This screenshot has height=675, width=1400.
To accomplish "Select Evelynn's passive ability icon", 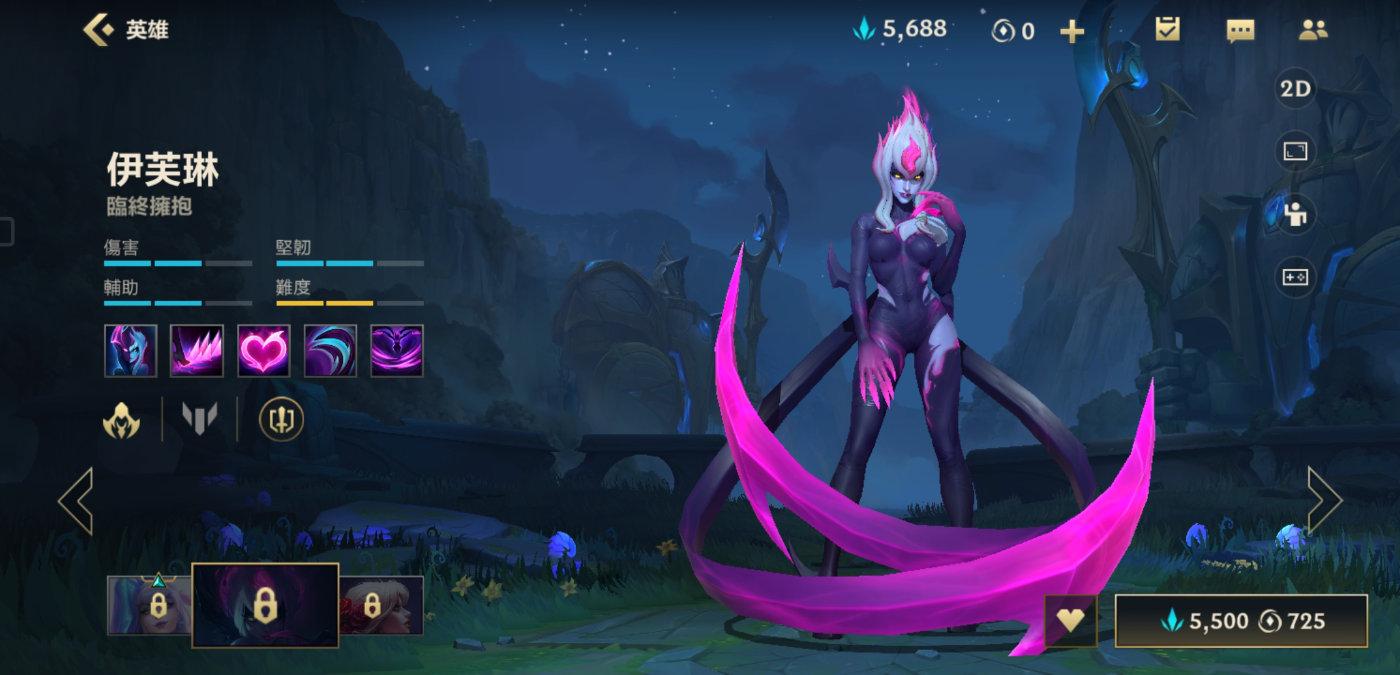I will tap(131, 351).
